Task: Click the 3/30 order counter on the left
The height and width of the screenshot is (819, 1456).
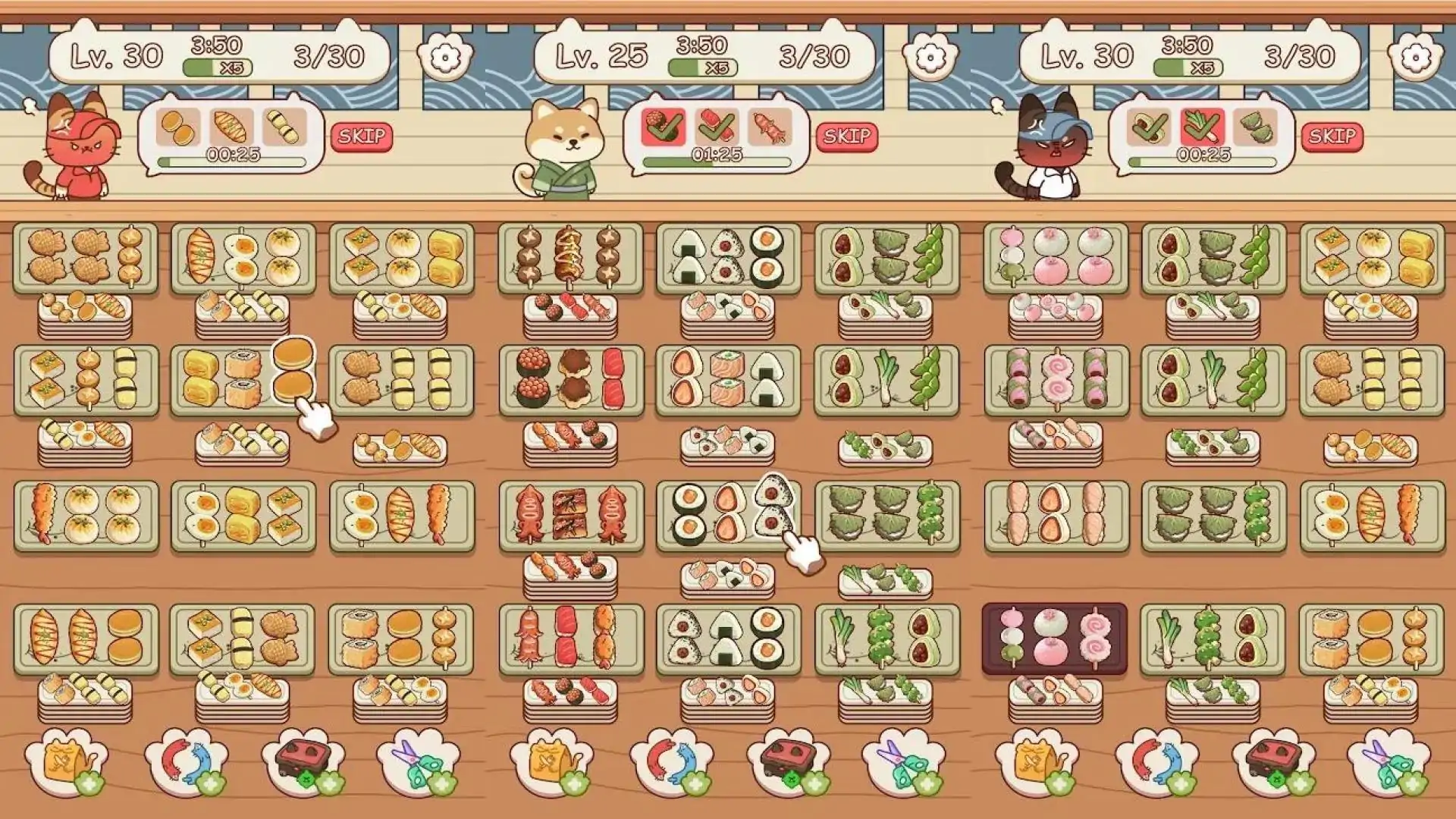Action: (x=330, y=53)
